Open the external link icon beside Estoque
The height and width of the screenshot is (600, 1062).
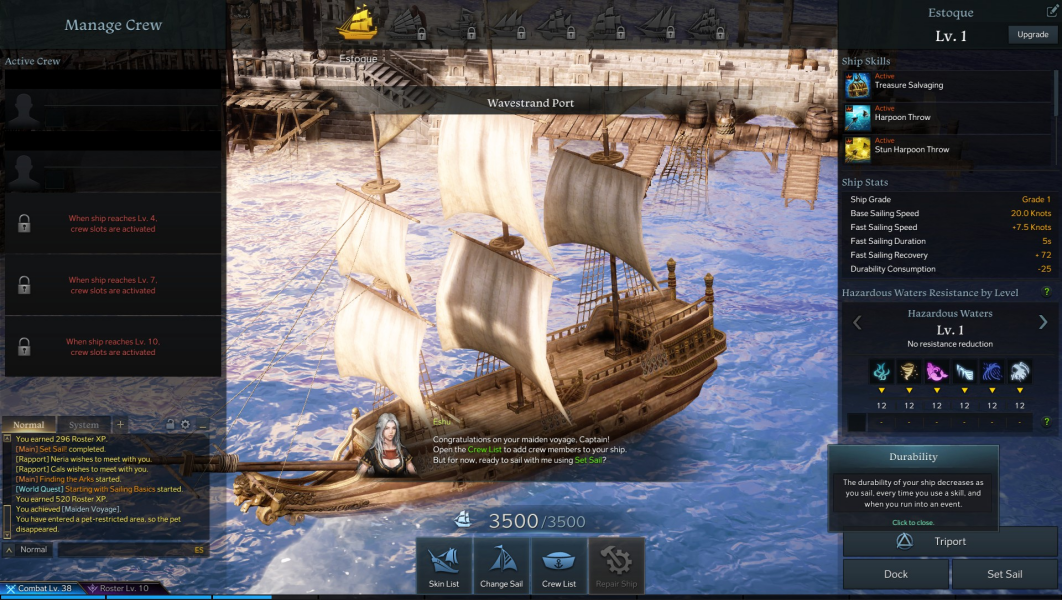point(1050,13)
